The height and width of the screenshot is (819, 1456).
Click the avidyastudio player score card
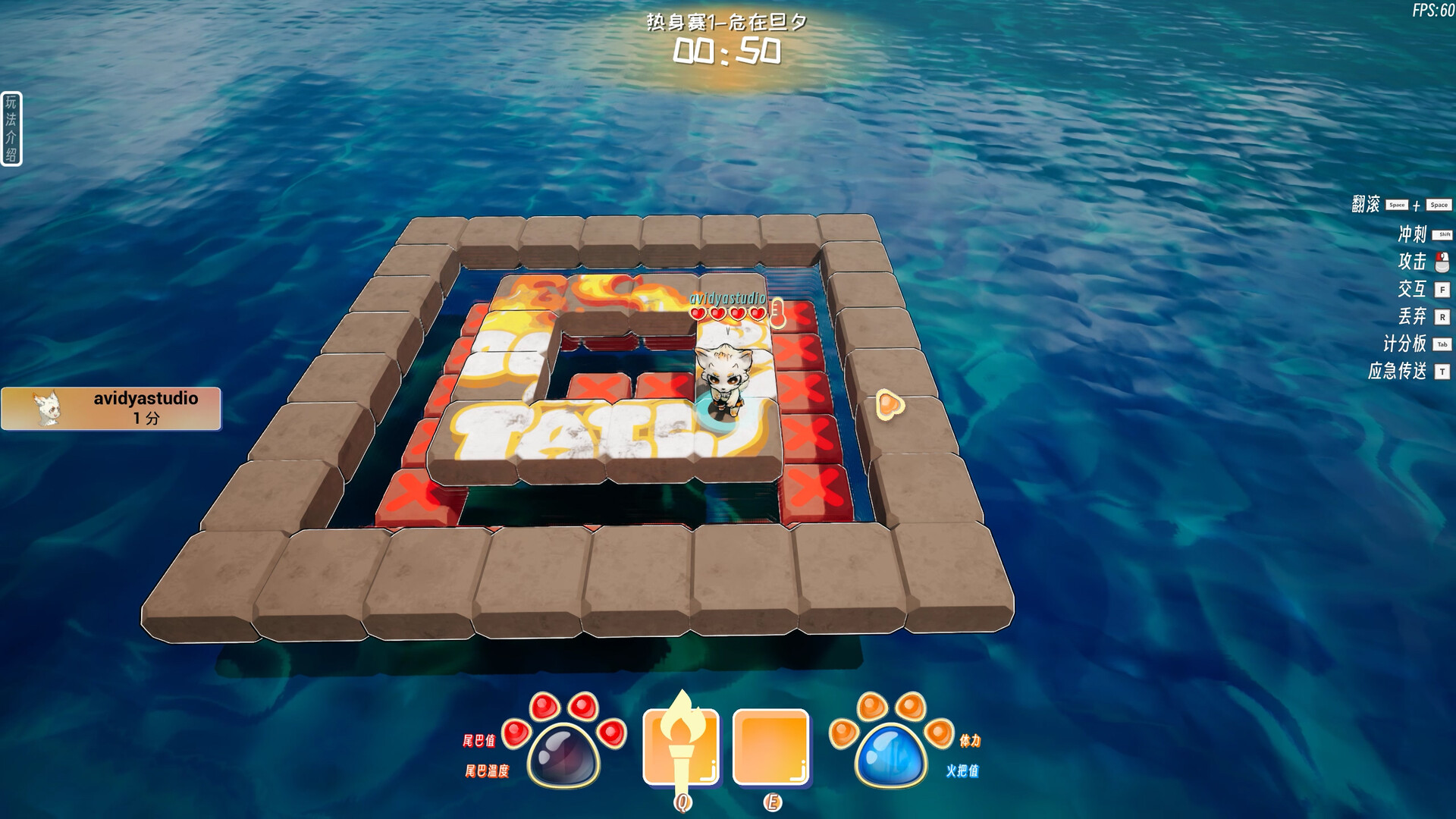tap(111, 409)
